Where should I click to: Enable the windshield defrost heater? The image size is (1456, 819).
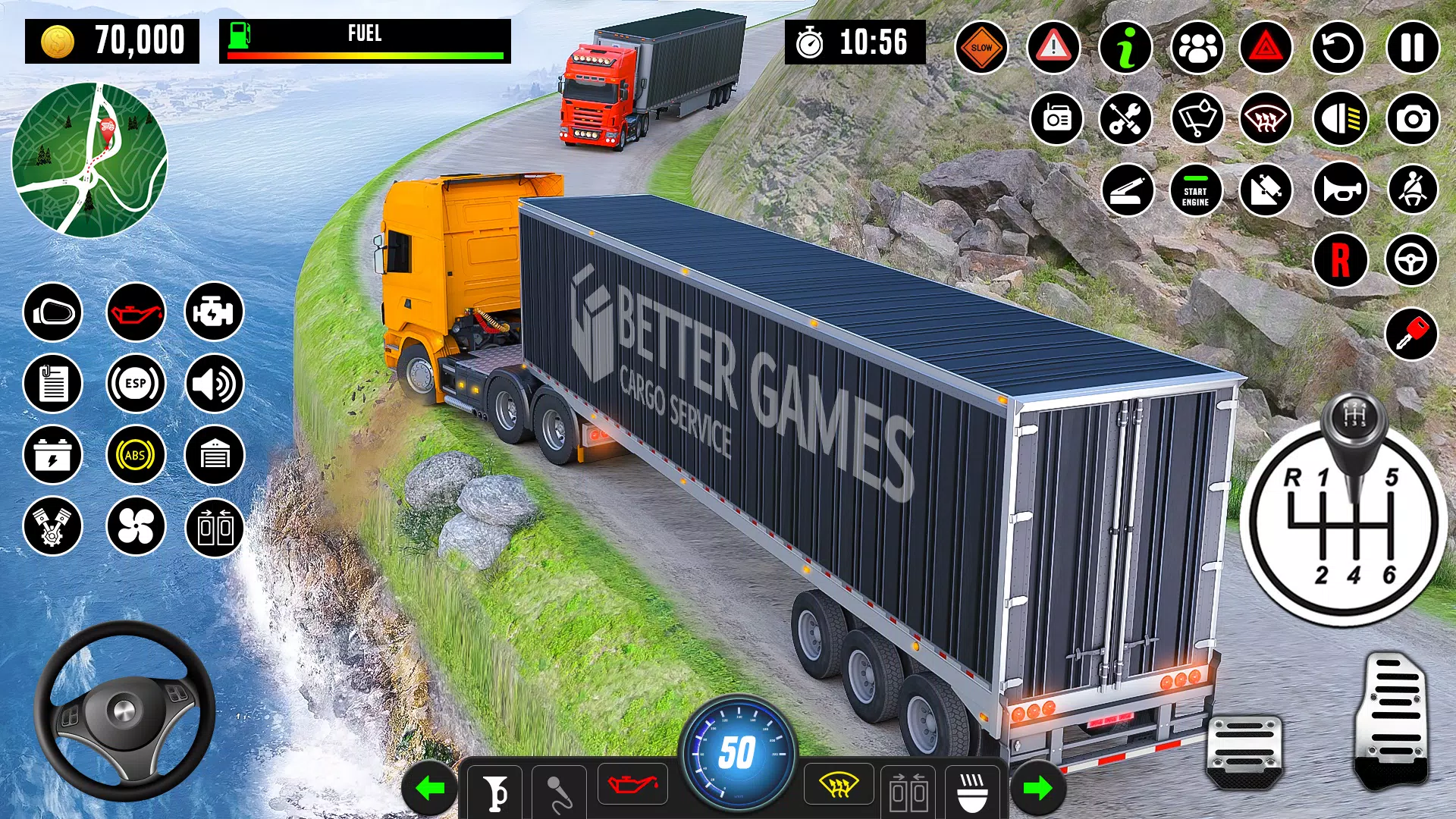tap(1268, 118)
